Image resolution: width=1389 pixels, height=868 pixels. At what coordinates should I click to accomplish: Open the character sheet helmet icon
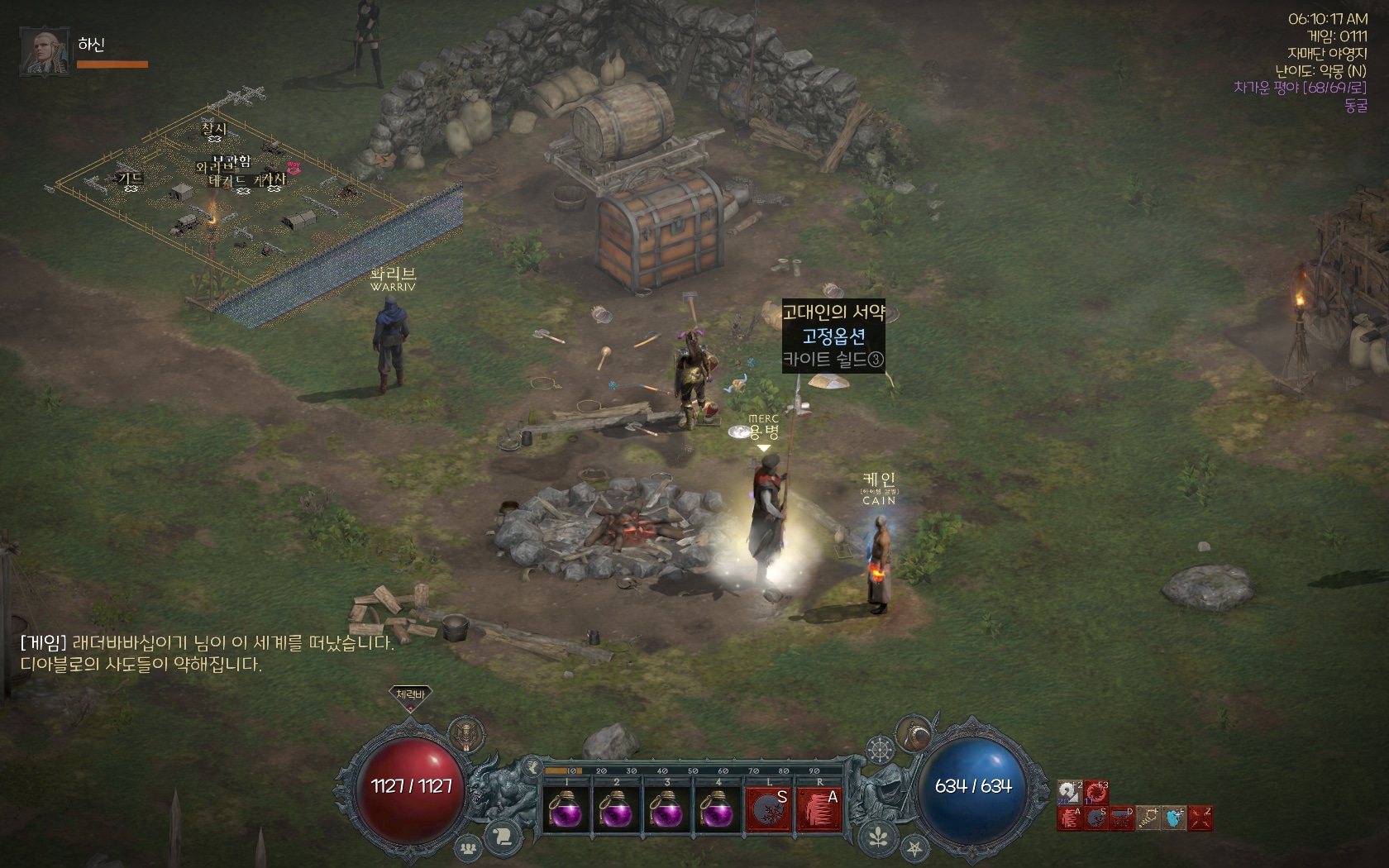point(467,733)
